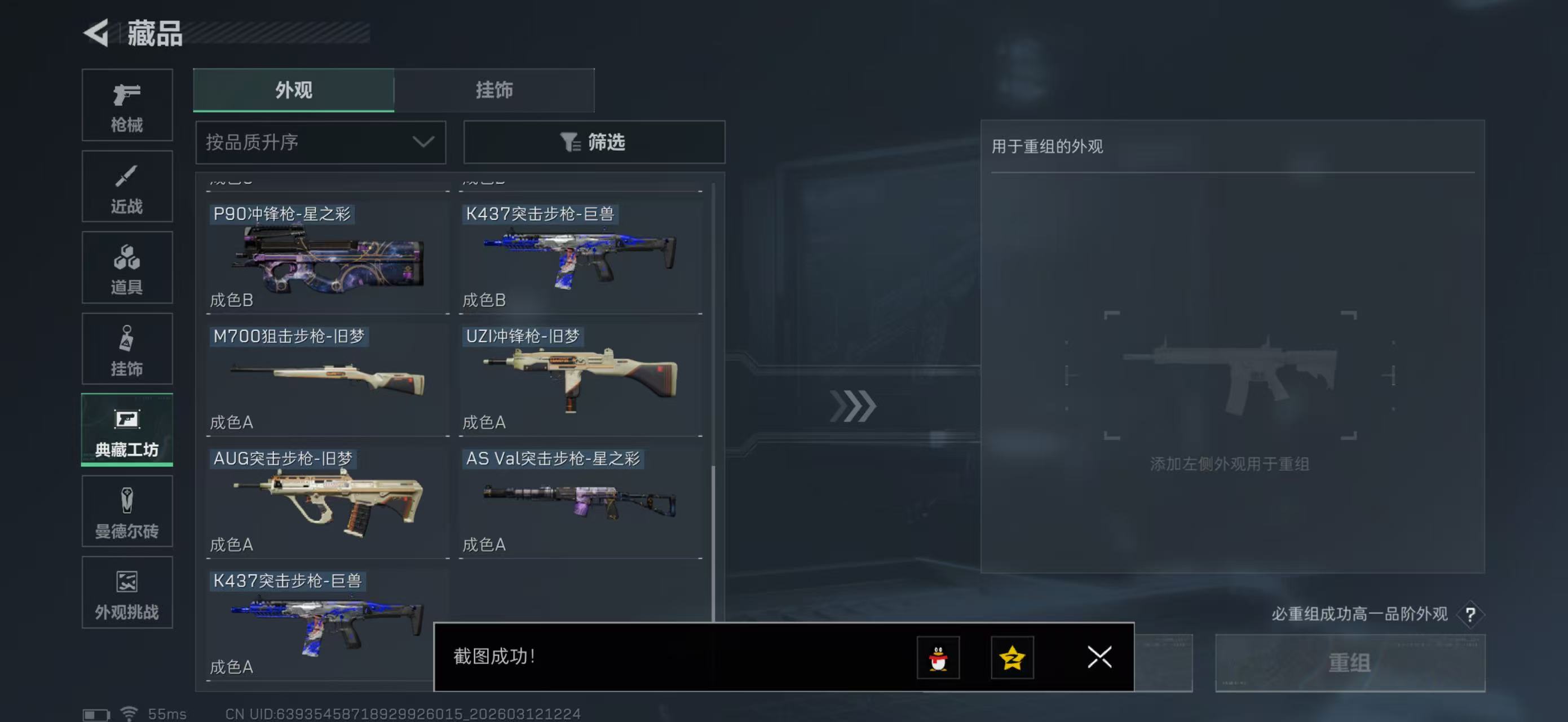The width and height of the screenshot is (1568, 722).
Task: Enter the 外观挑战 (appearance challenge) section
Action: (x=127, y=592)
